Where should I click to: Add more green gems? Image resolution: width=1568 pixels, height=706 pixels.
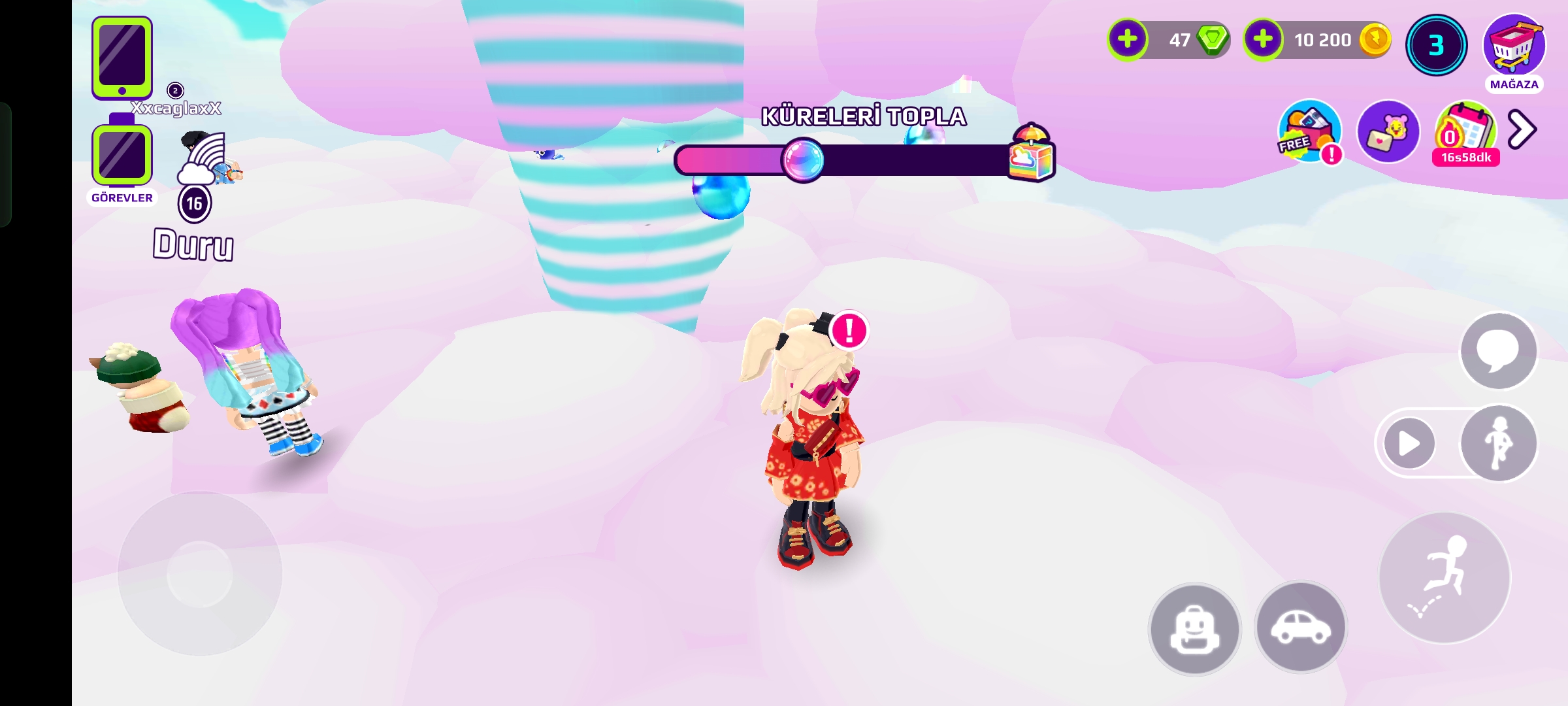coord(1127,39)
